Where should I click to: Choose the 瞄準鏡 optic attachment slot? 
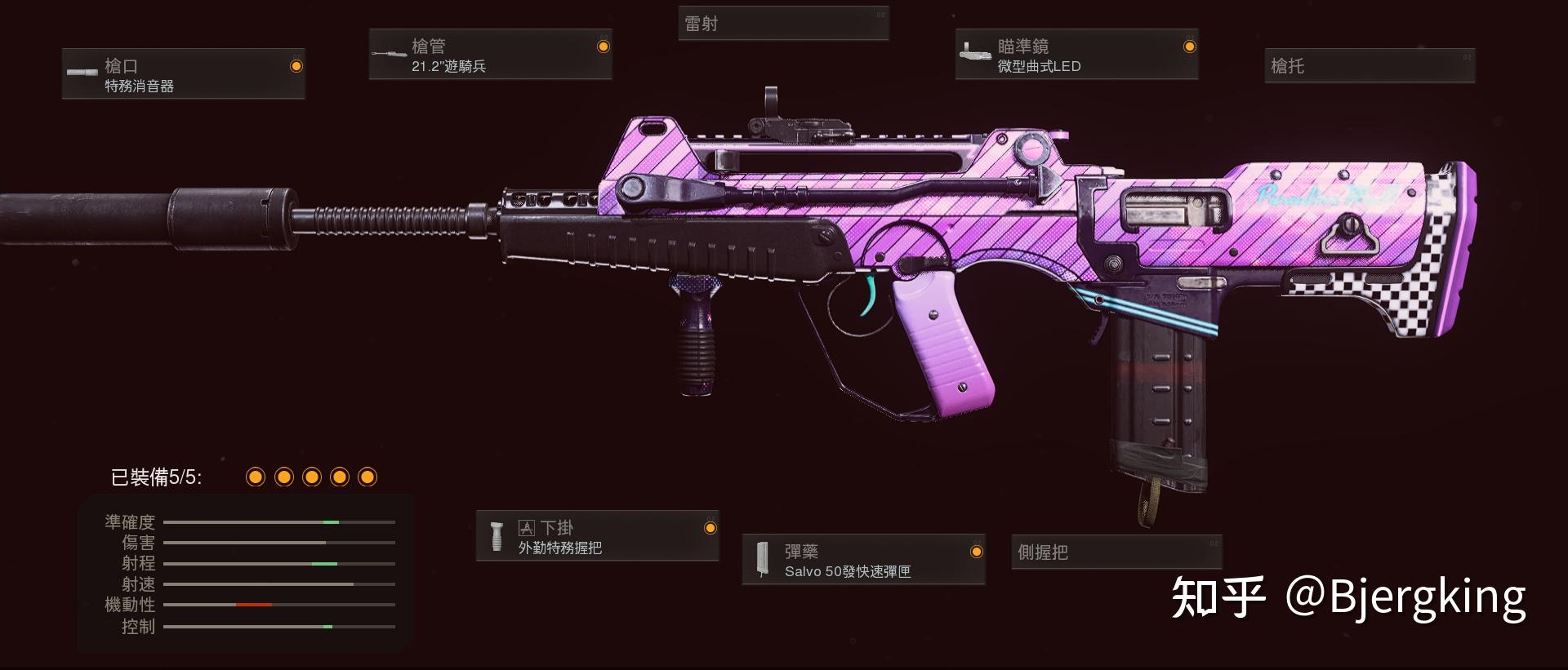click(x=1076, y=55)
